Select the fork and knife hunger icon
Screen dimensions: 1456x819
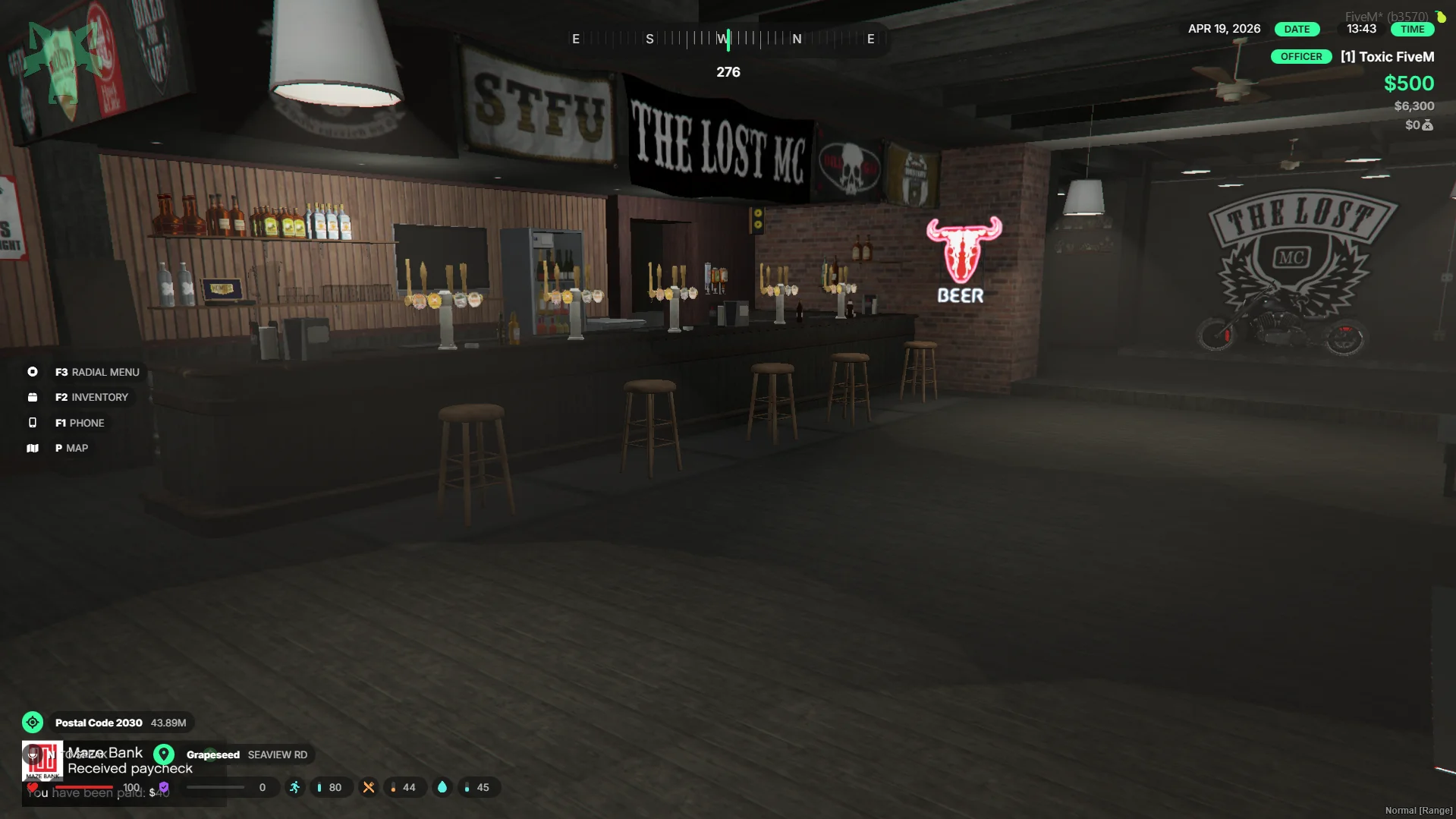coord(369,787)
